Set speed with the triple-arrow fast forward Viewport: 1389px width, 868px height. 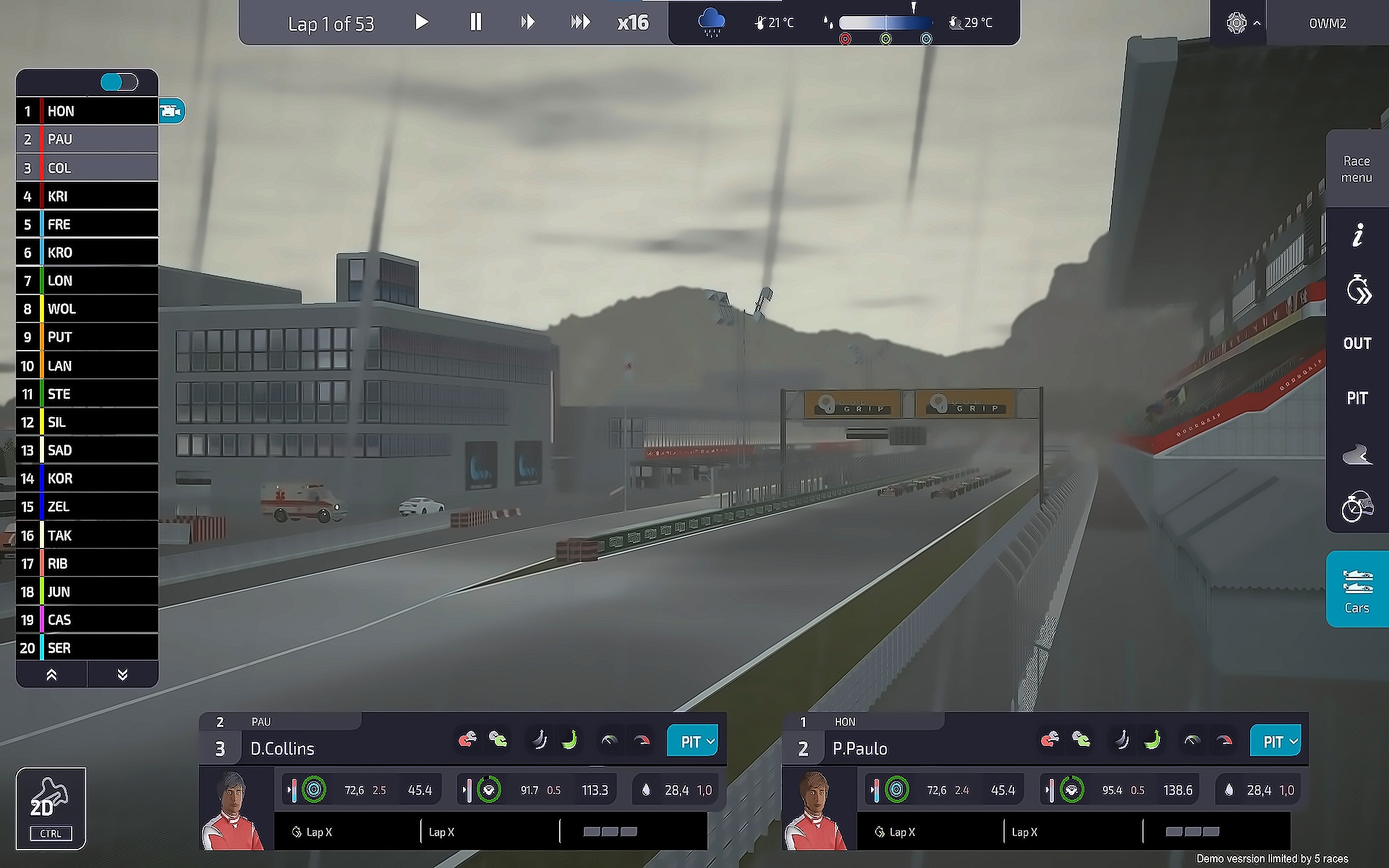(580, 23)
